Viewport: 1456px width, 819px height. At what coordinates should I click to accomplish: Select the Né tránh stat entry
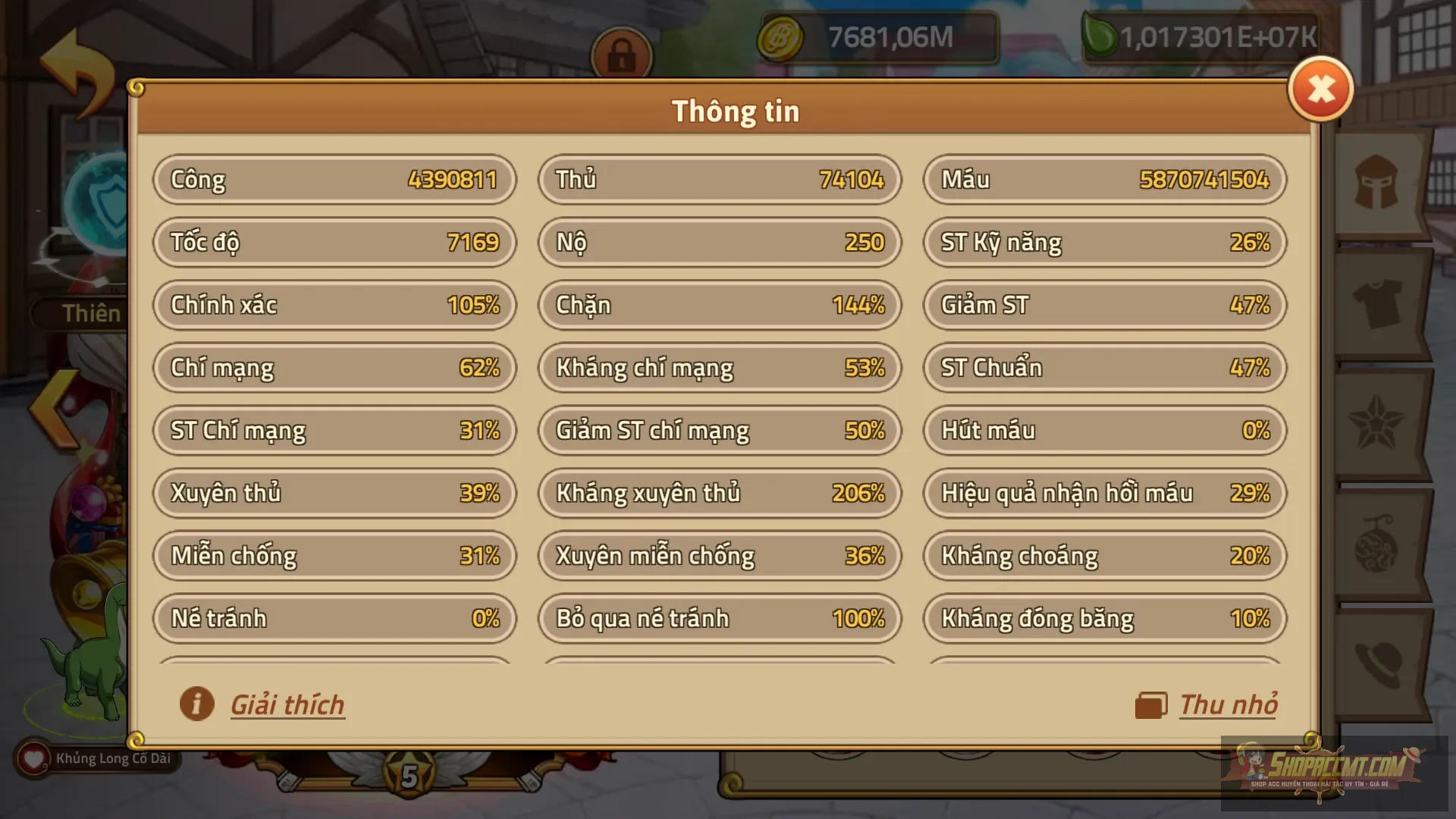[335, 619]
